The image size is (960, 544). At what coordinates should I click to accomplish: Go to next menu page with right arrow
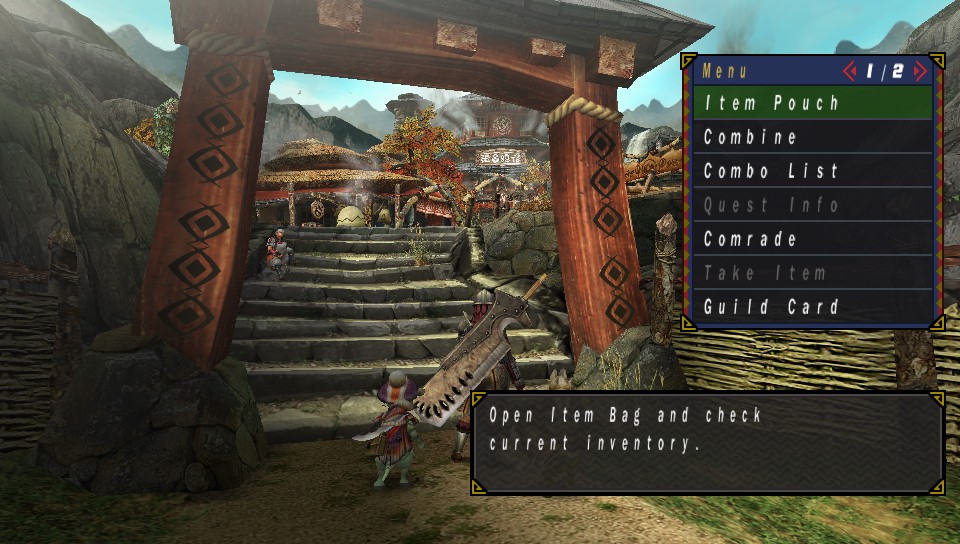point(920,71)
